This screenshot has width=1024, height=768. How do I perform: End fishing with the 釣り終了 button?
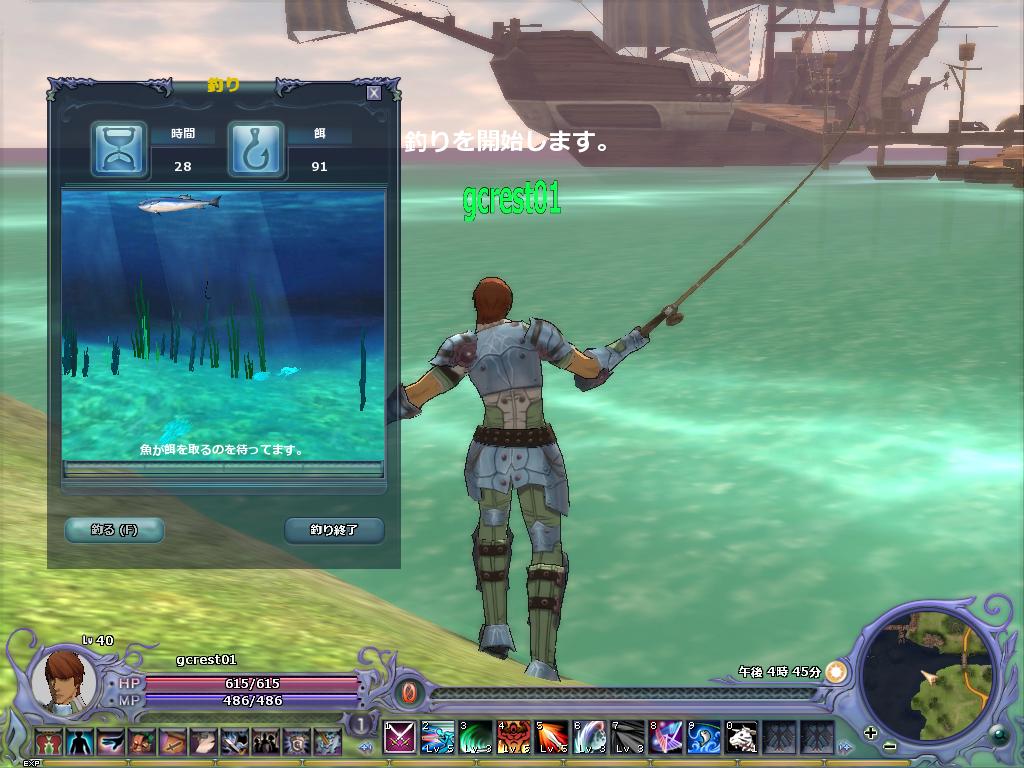point(334,530)
